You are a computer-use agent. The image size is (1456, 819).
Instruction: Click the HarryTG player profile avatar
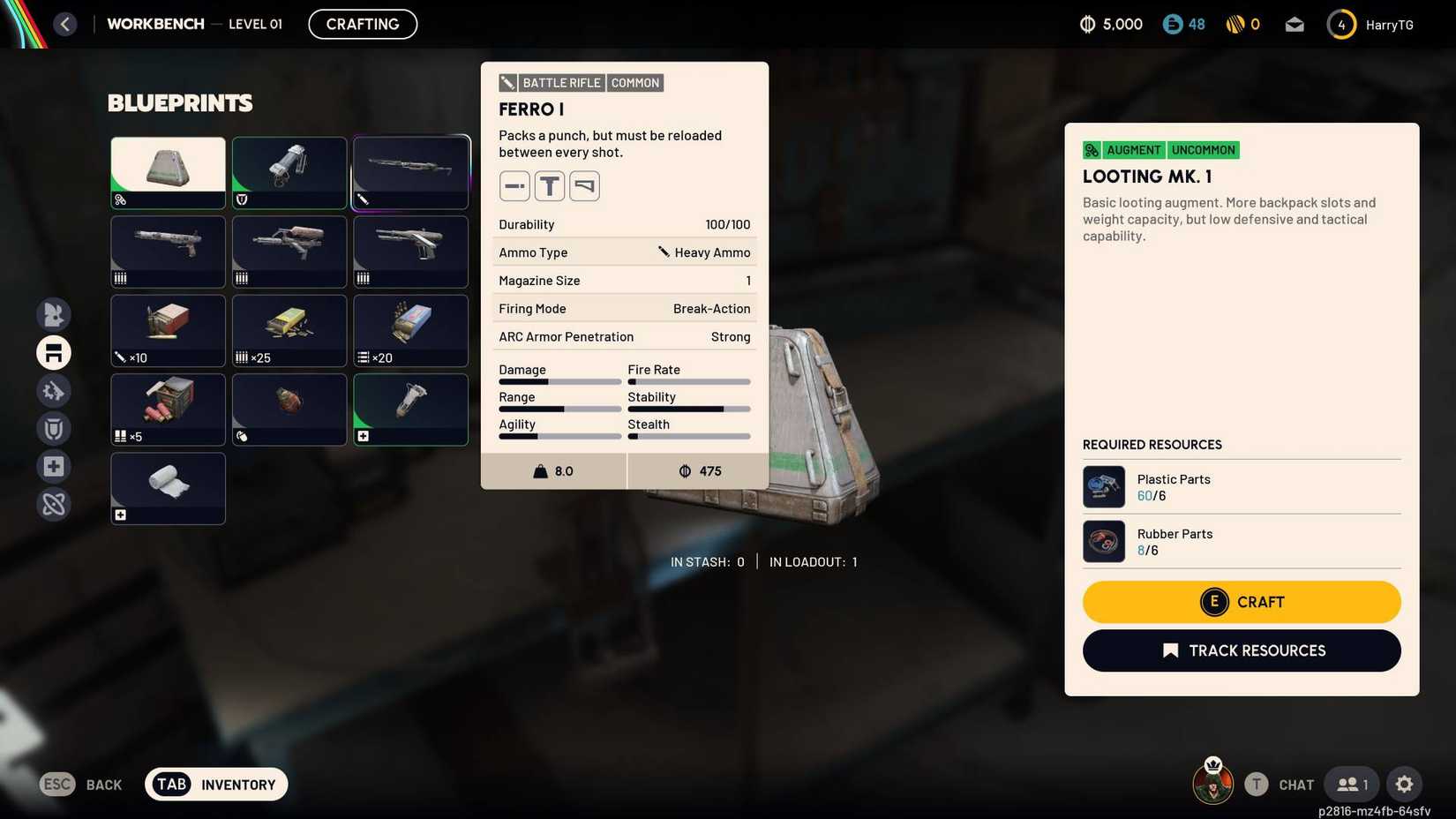(1341, 24)
